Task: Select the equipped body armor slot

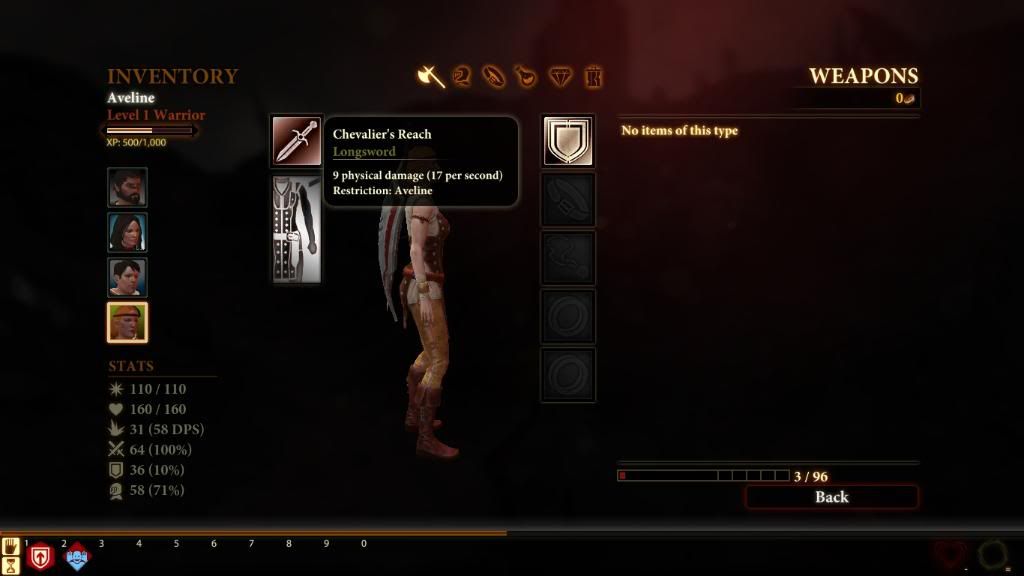Action: coord(297,229)
